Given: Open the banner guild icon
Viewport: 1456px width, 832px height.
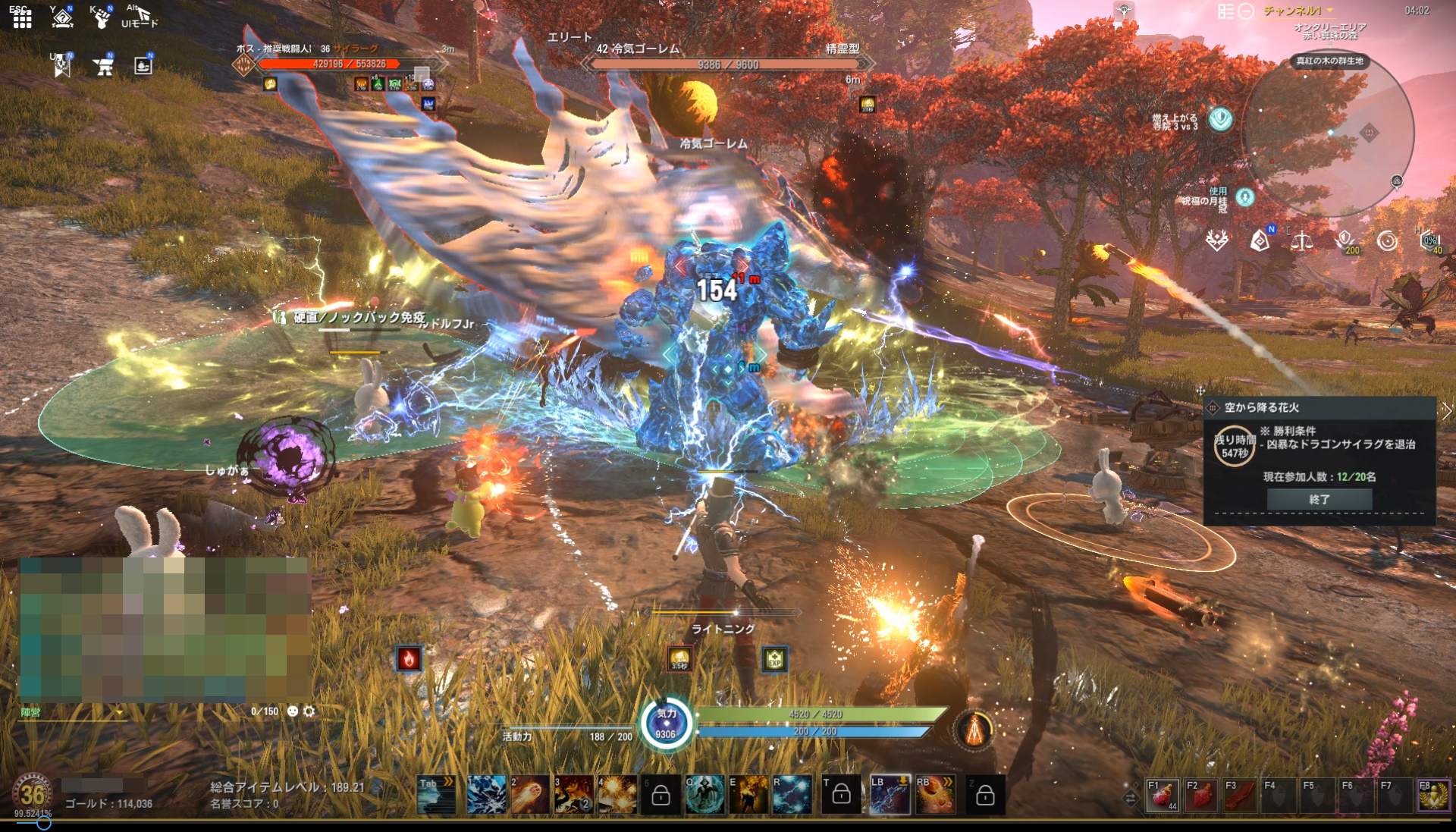Looking at the screenshot, I should point(61,67).
